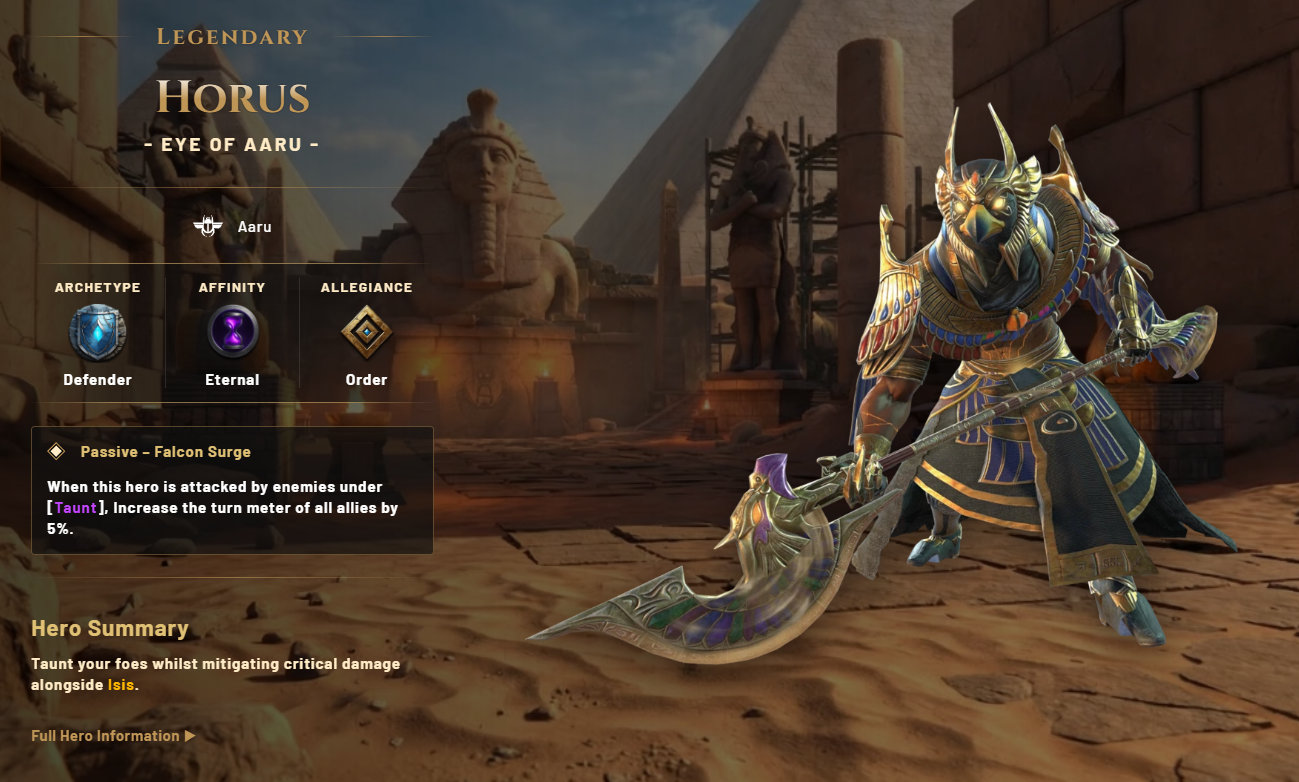Click the Order text label

(367, 380)
